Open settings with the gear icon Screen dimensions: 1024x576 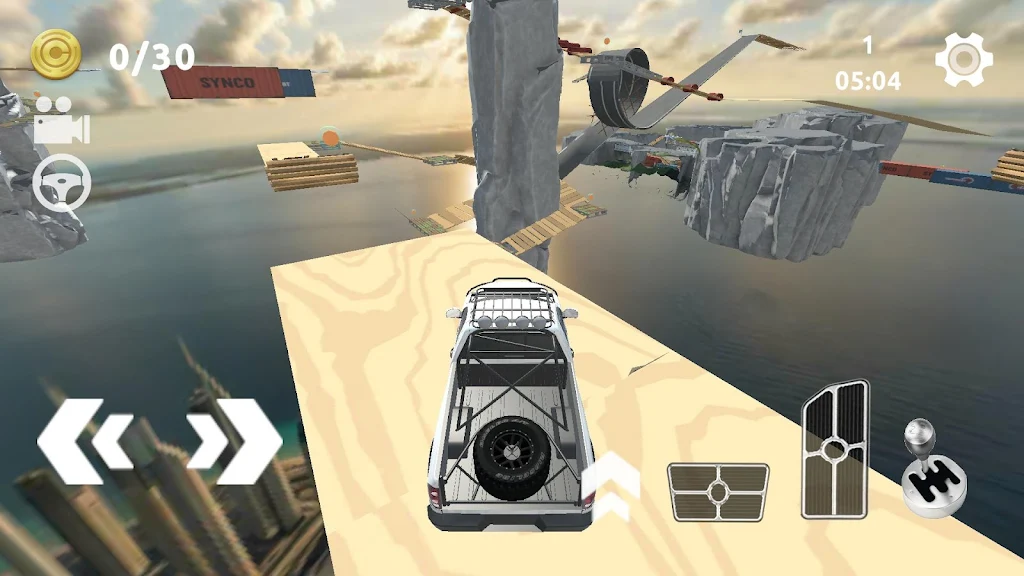coord(964,59)
